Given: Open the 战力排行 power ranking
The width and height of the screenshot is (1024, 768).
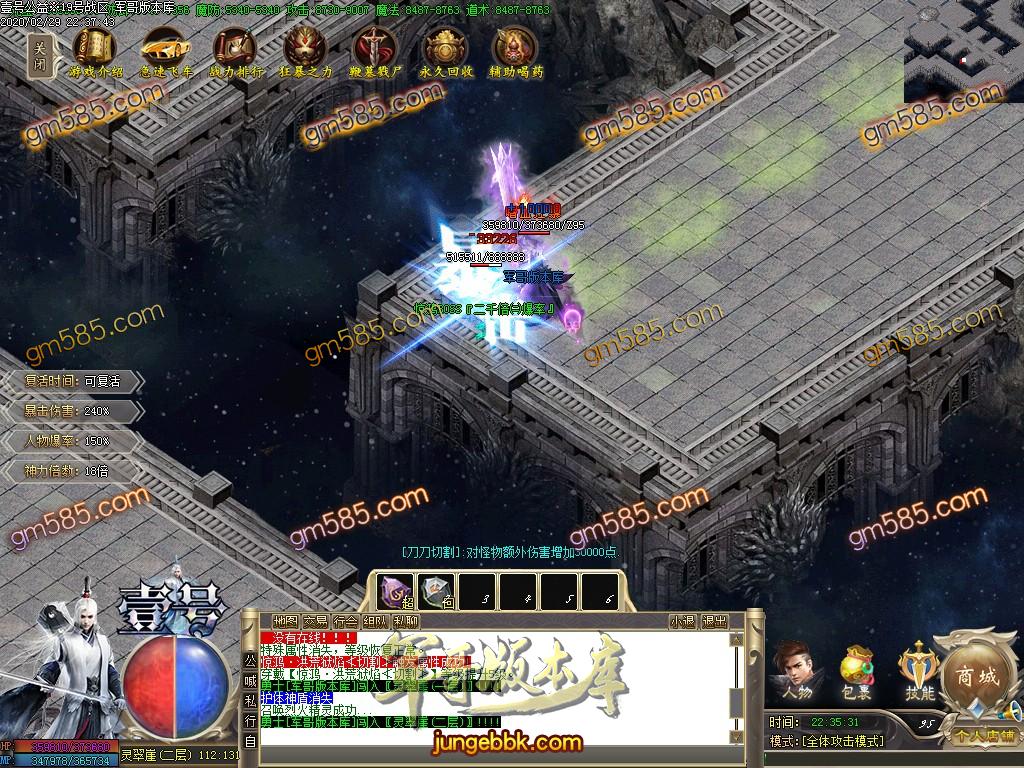Looking at the screenshot, I should pyautogui.click(x=236, y=49).
